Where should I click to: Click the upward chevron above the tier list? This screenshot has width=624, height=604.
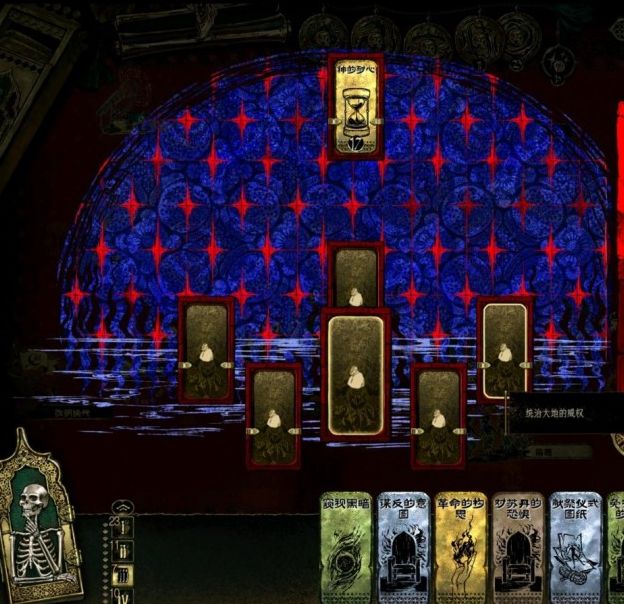pyautogui.click(x=123, y=508)
